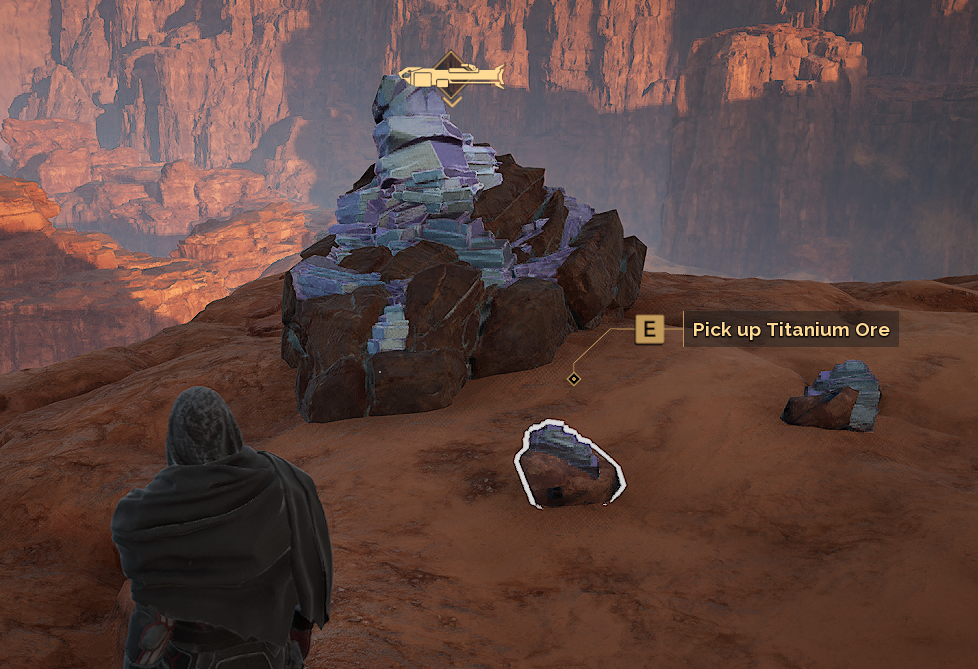The width and height of the screenshot is (978, 669).
Task: Select the mining tool marker above the ore node
Action: (x=451, y=77)
